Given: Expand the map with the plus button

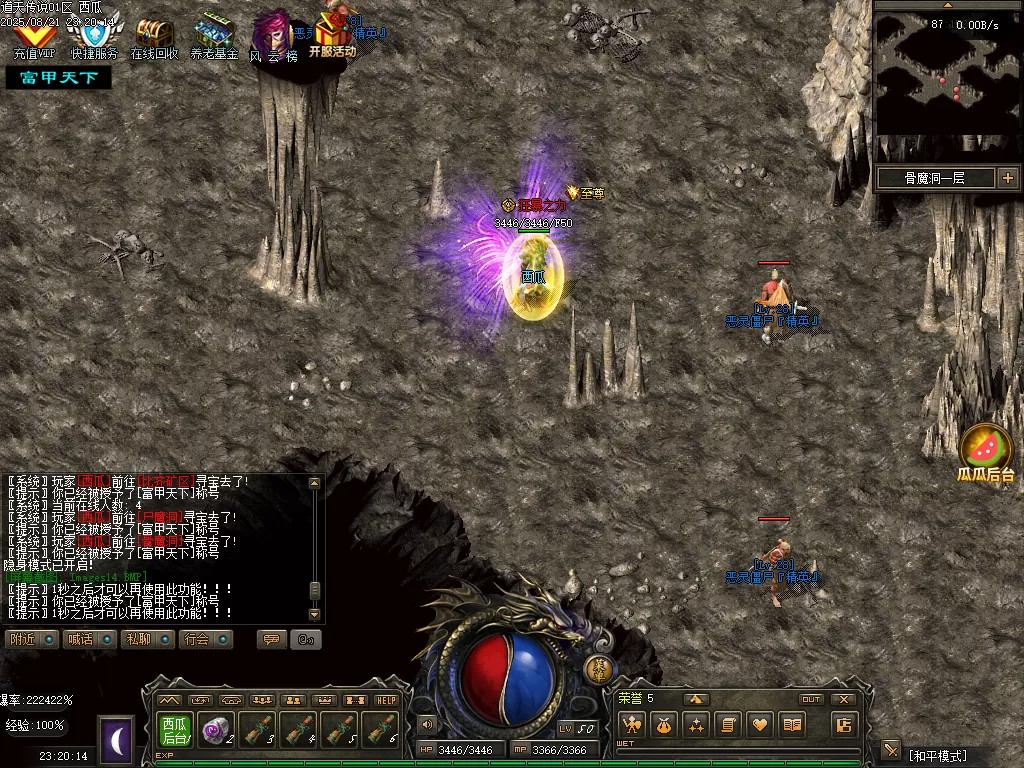Looking at the screenshot, I should pyautogui.click(x=1007, y=179).
